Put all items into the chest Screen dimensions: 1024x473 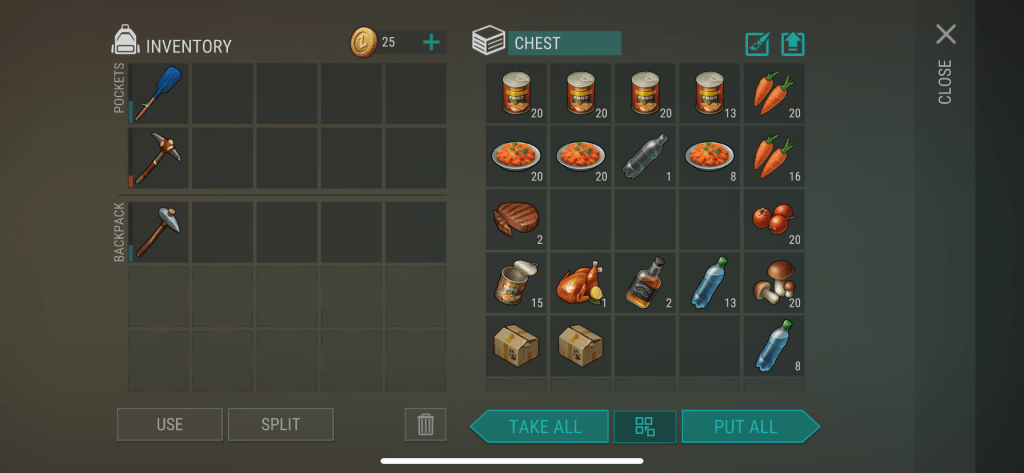coord(746,426)
